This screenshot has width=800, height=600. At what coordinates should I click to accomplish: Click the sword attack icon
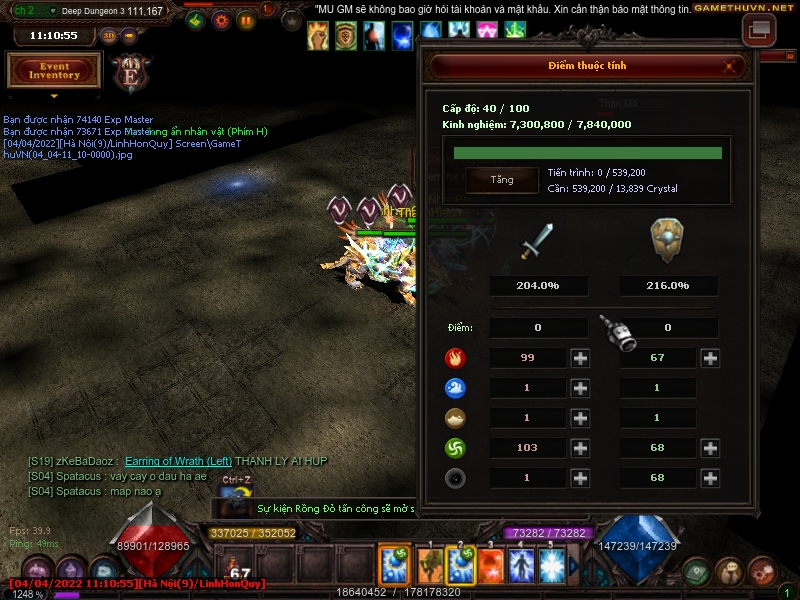537,242
